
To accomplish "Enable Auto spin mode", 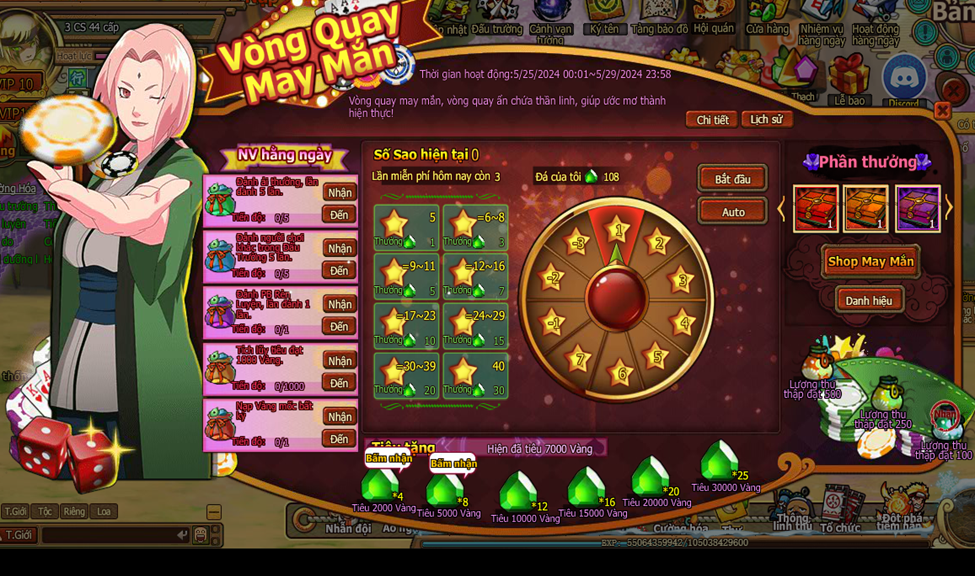I will (732, 212).
